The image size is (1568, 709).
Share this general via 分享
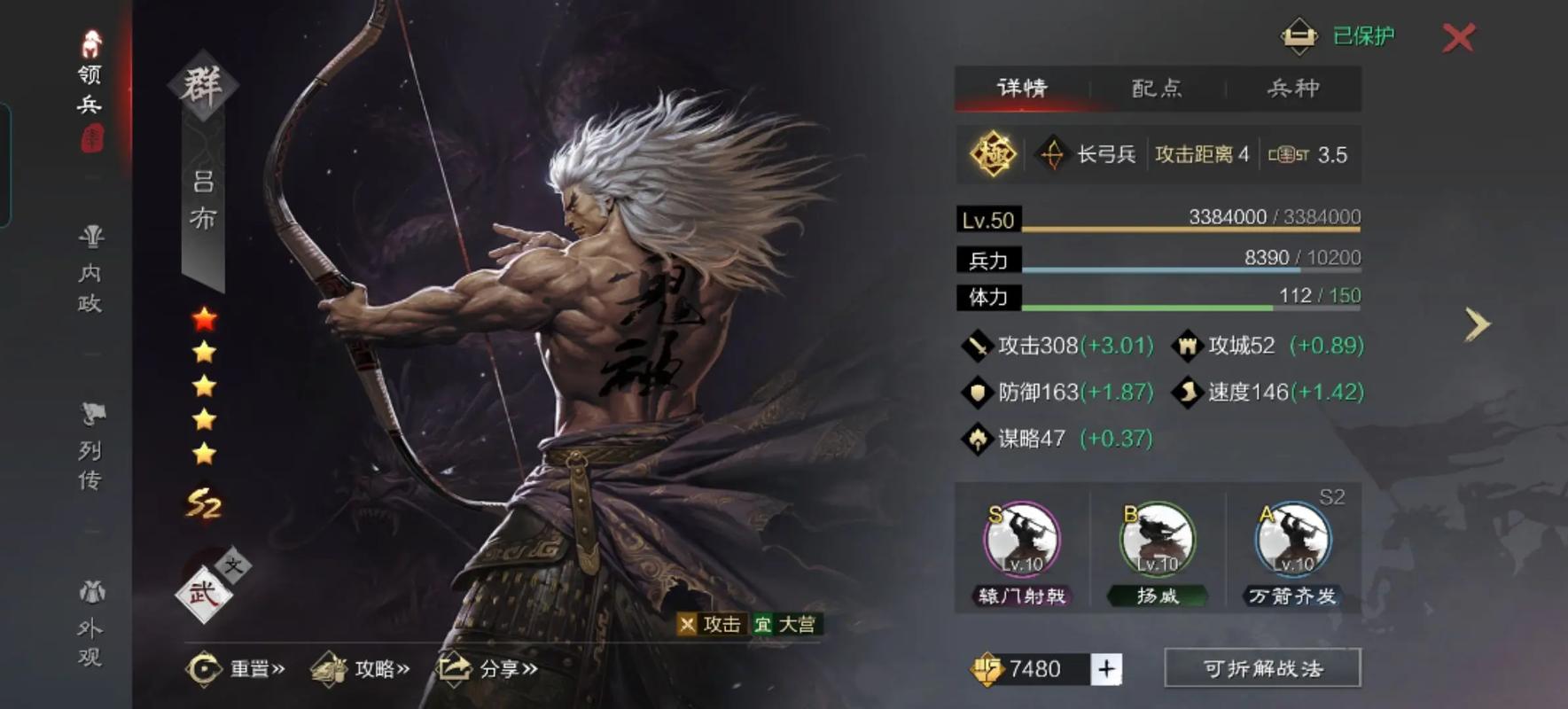[x=488, y=668]
